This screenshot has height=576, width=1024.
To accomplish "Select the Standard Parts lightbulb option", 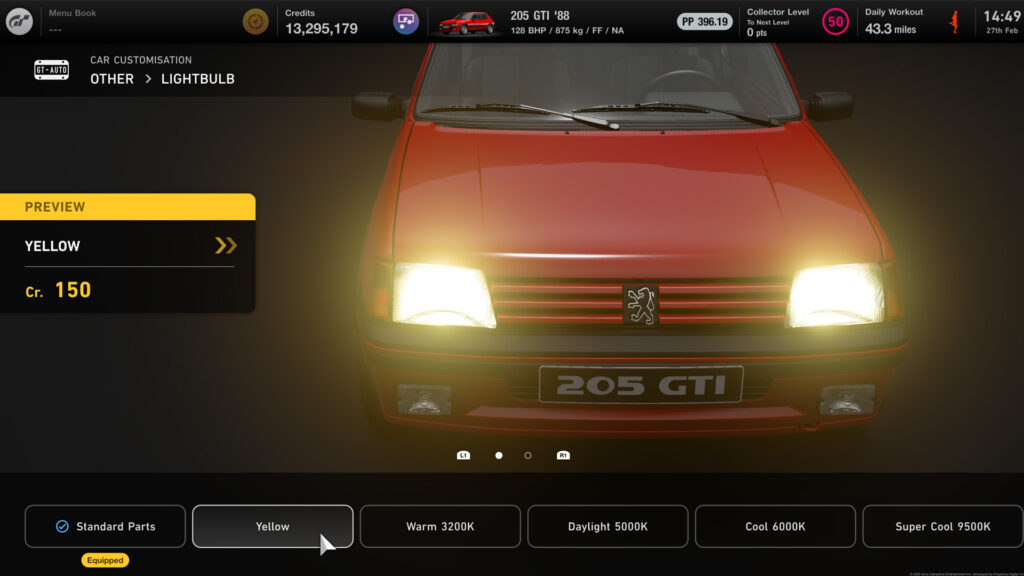I will point(105,526).
